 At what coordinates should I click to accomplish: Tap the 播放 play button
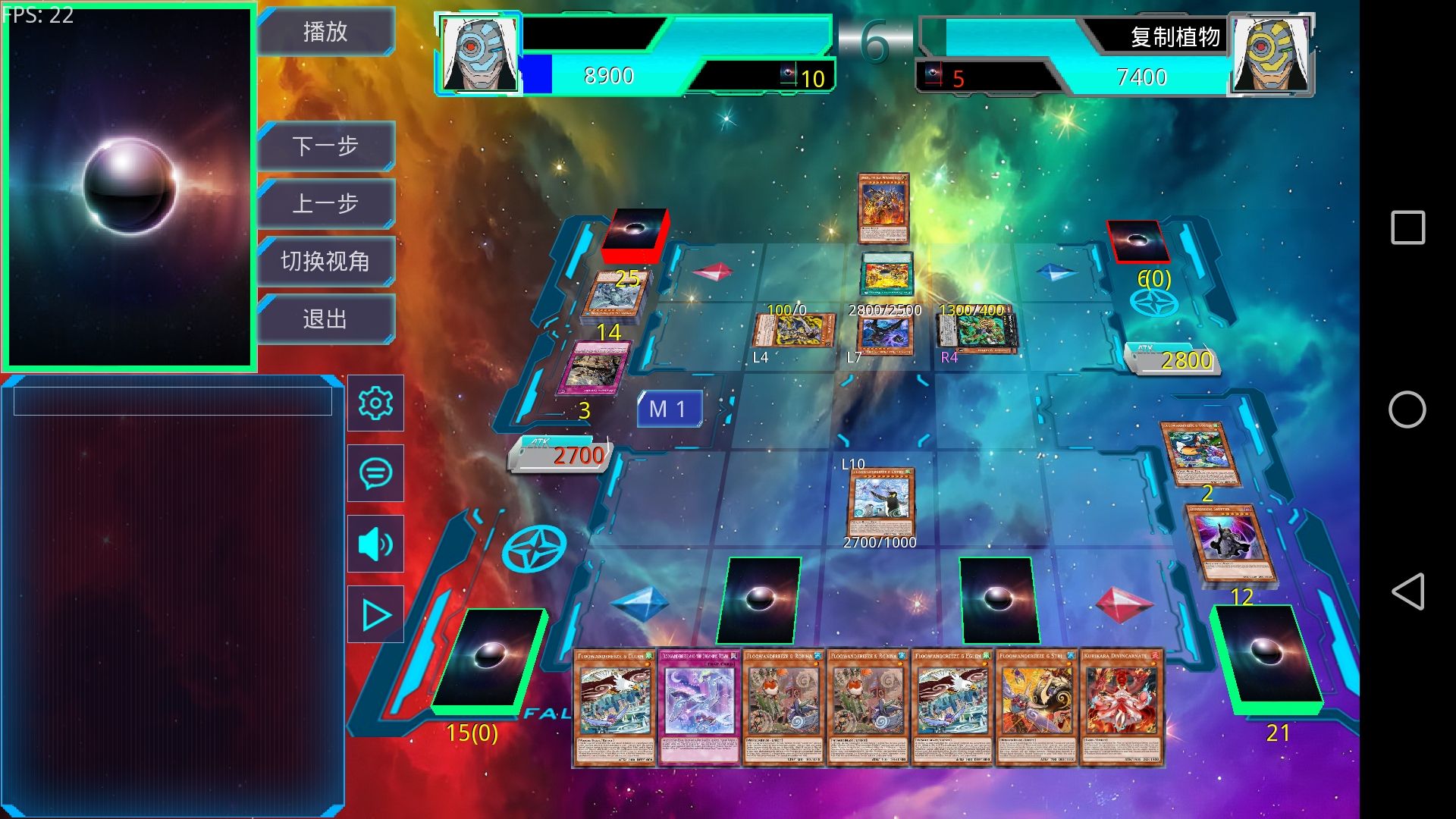pos(325,32)
